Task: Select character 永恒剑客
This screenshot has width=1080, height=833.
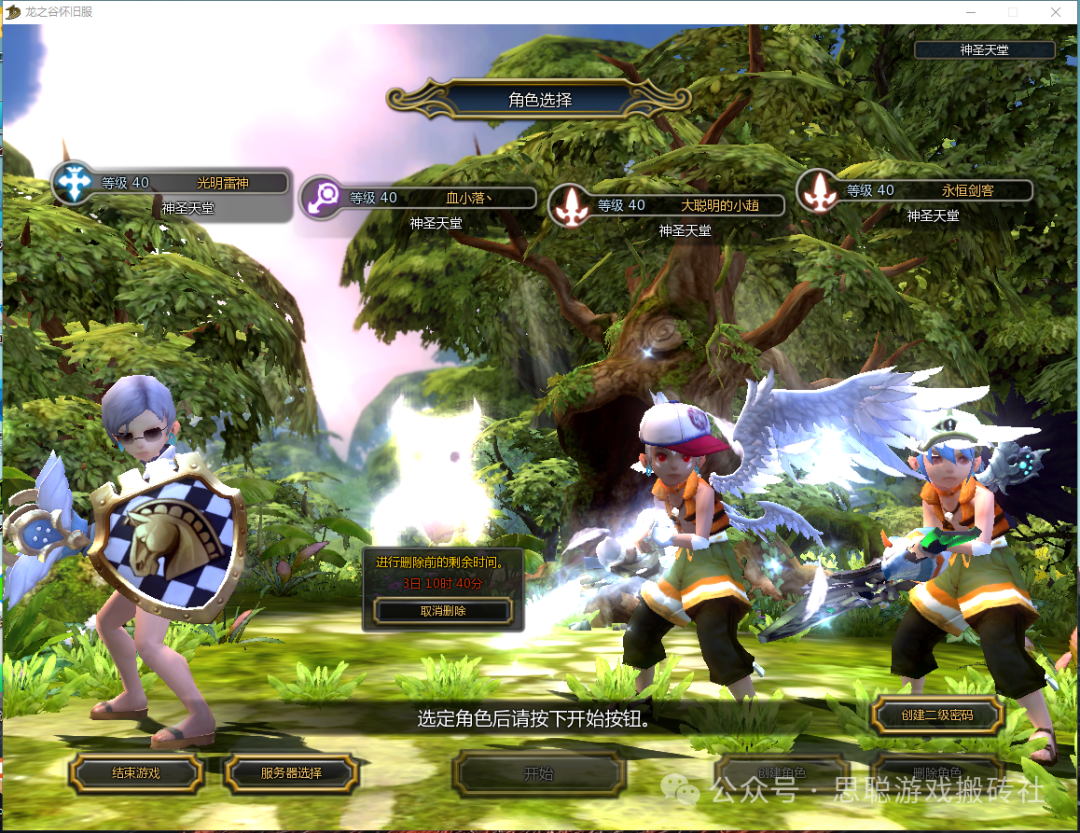Action: point(917,190)
